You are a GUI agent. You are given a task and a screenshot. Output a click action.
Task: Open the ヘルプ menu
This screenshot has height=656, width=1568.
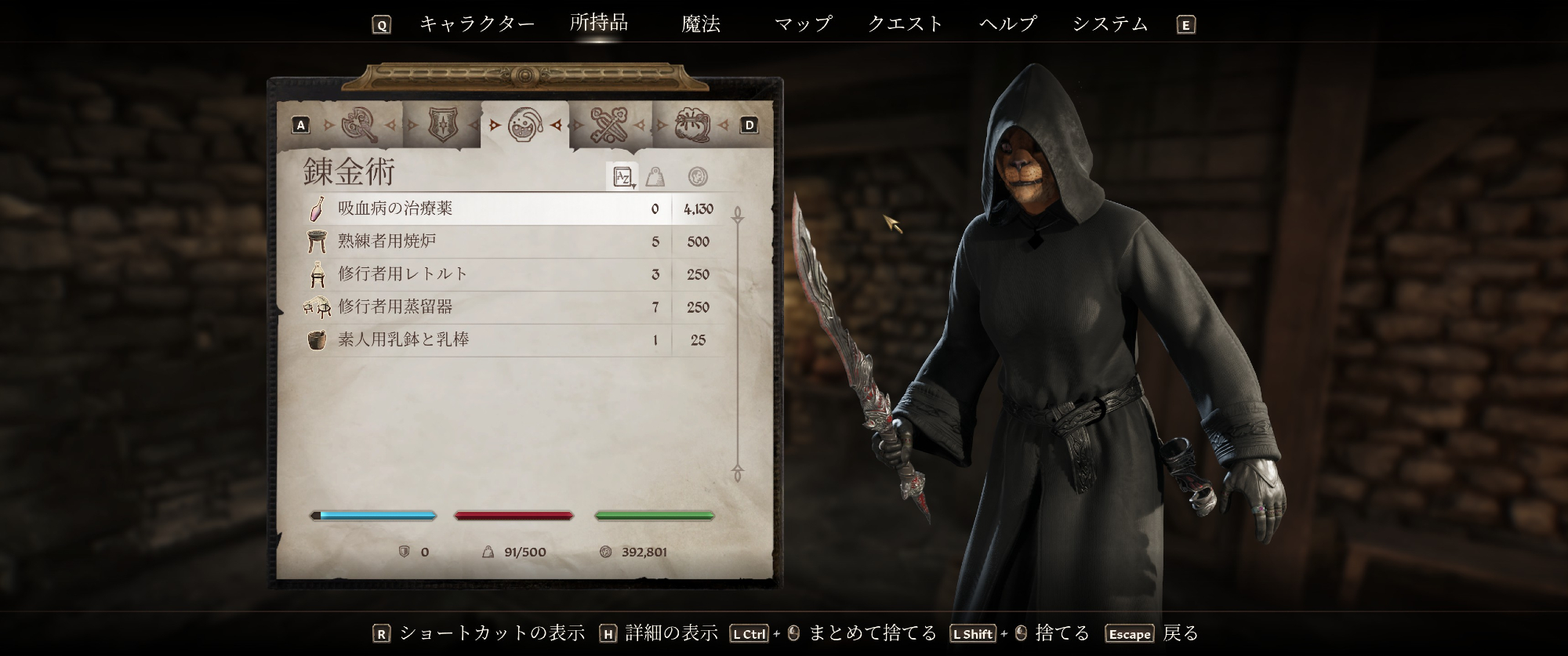[x=1008, y=24]
